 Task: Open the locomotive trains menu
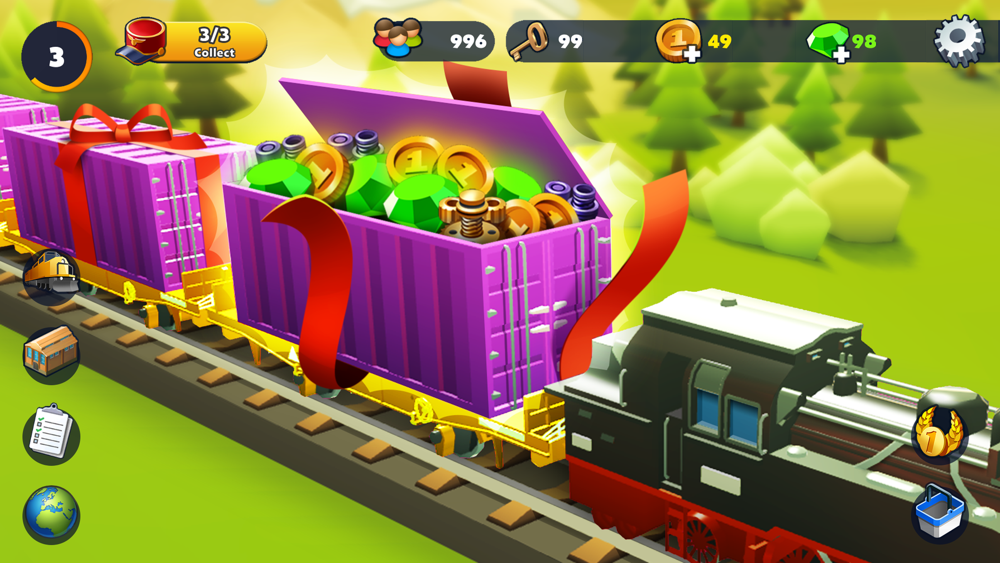[50, 274]
